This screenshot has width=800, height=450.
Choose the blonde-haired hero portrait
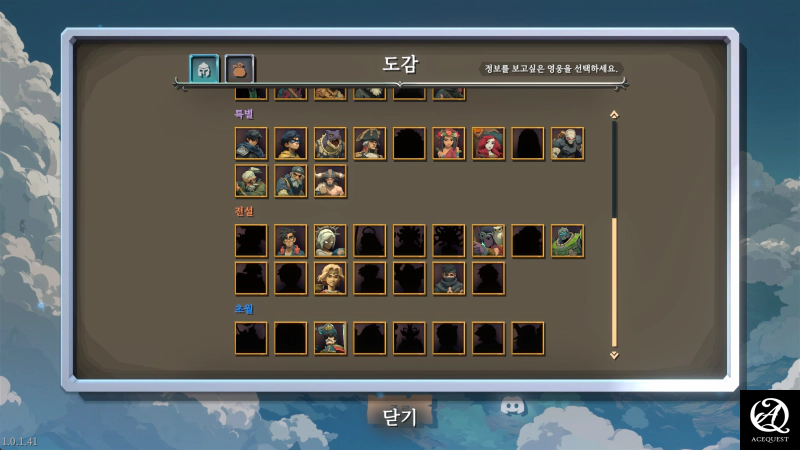coord(330,278)
